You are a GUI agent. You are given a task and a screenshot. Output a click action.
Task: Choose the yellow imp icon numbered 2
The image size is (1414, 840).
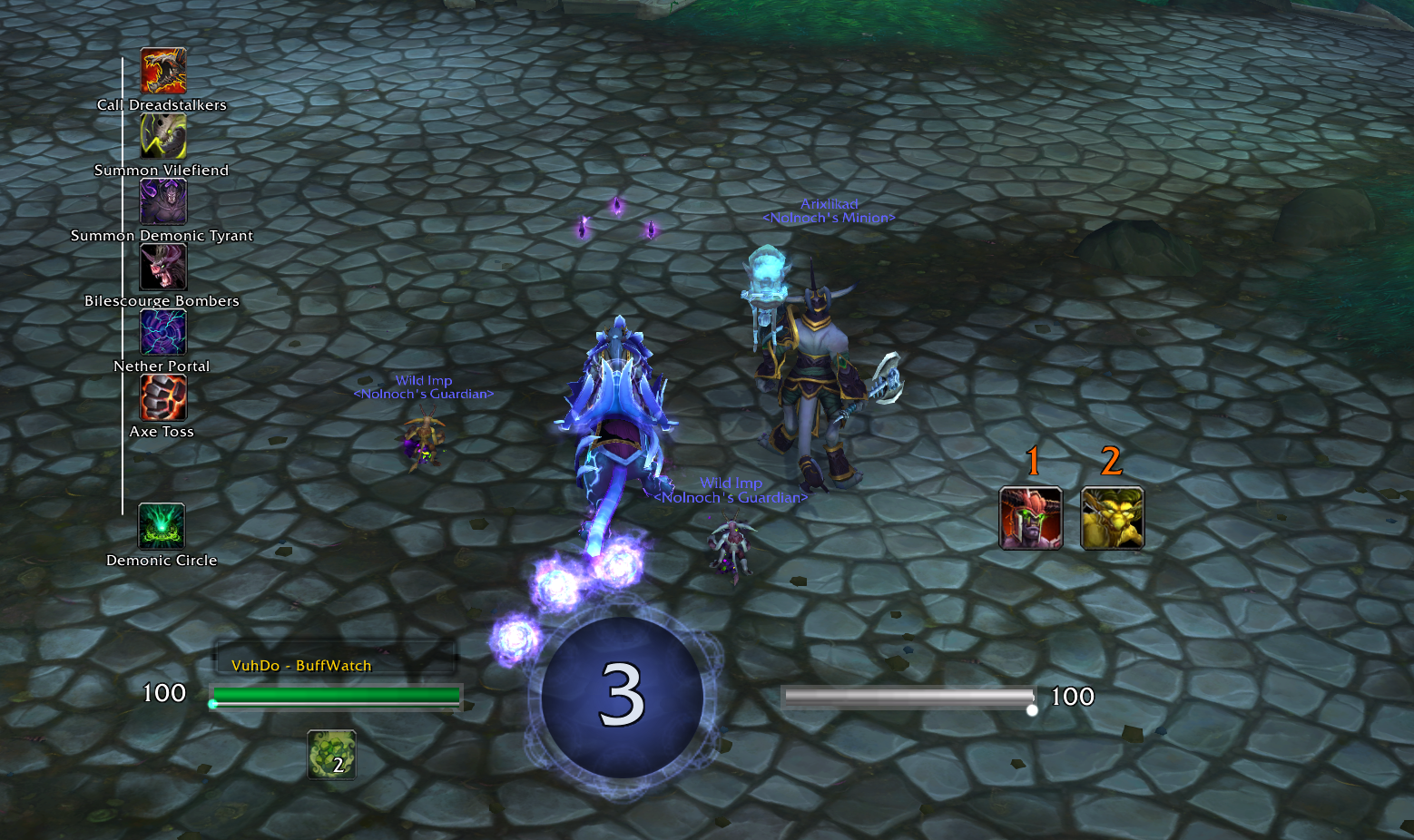[x=1112, y=518]
